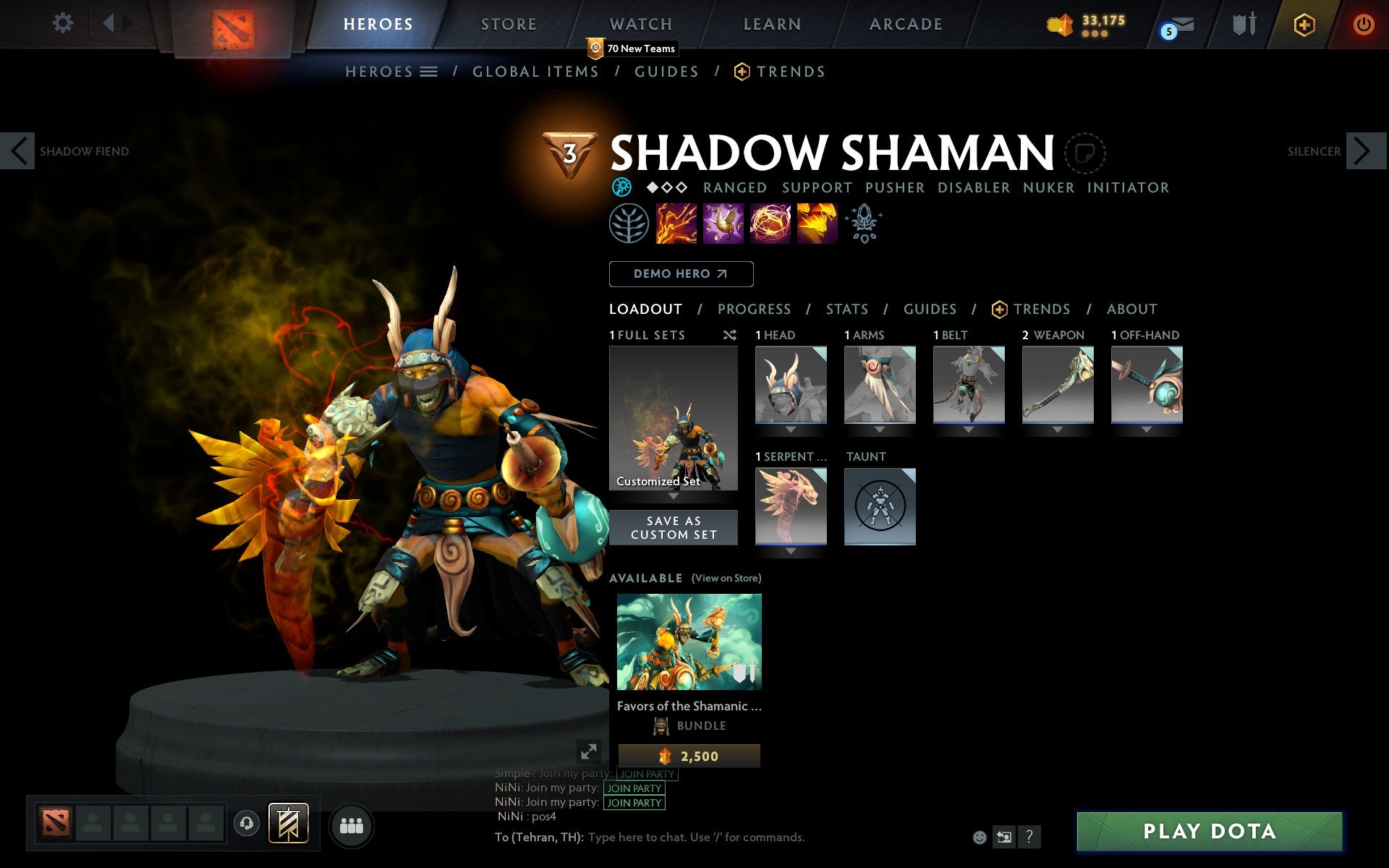Click the SAVE AS CUSTOM SET button
This screenshot has height=868, width=1389.
(x=674, y=527)
